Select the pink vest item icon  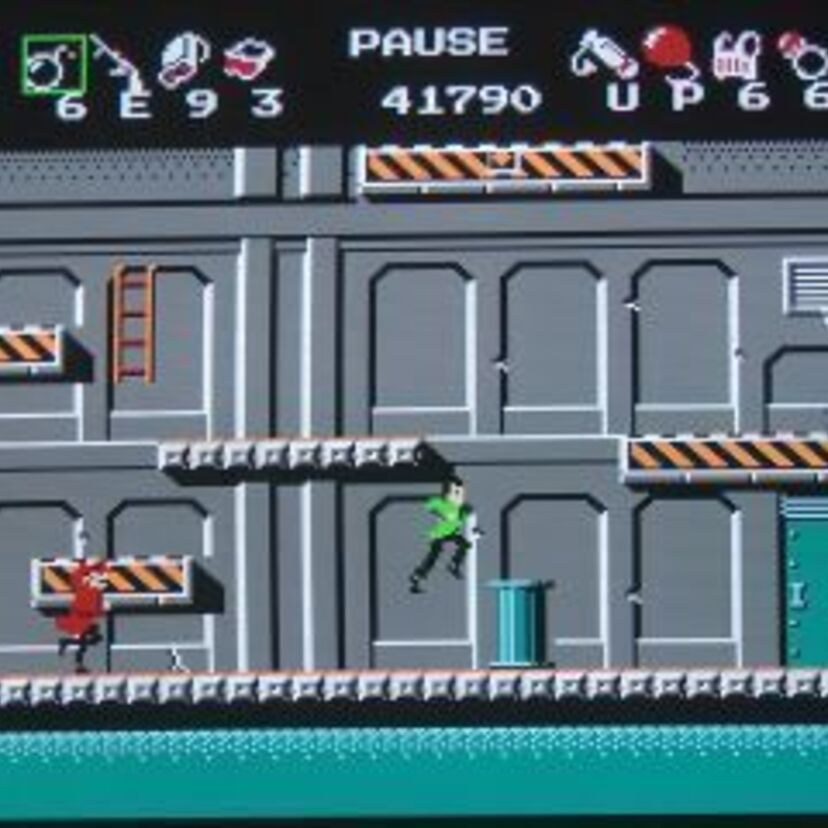(x=737, y=56)
